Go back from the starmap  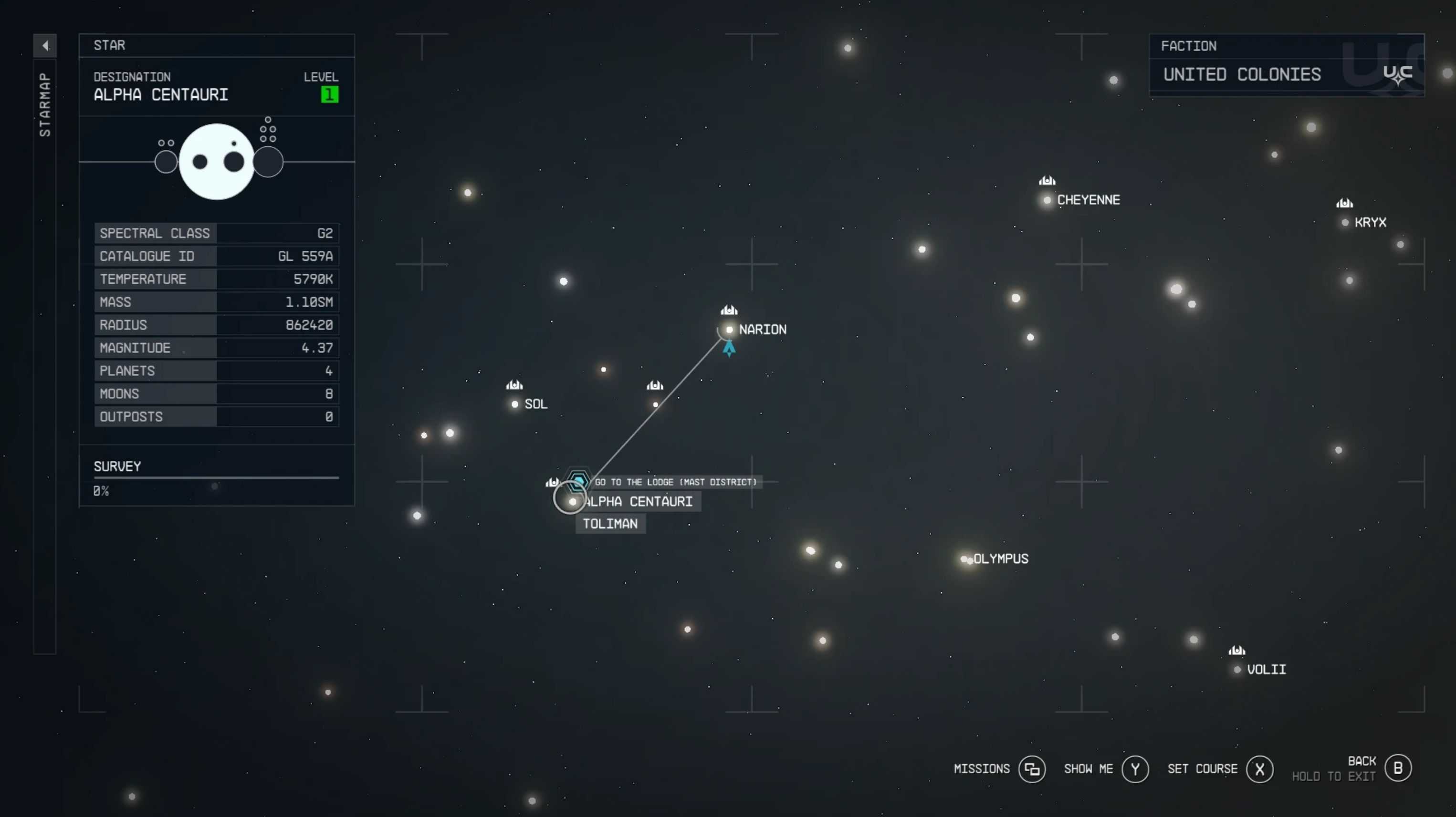pyautogui.click(x=1398, y=768)
